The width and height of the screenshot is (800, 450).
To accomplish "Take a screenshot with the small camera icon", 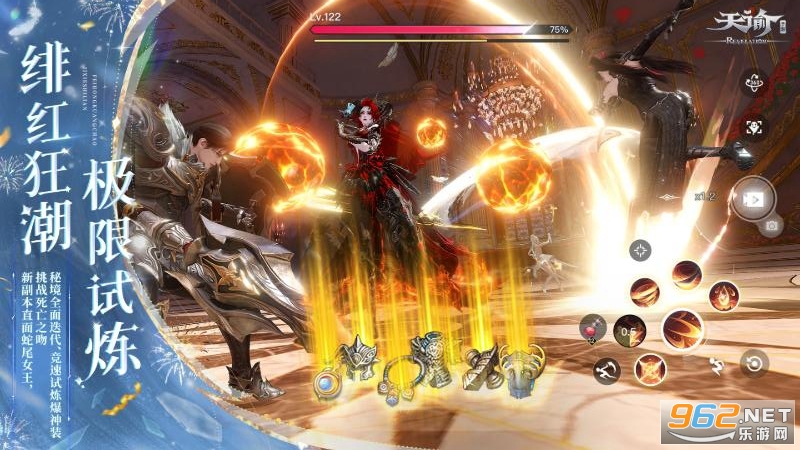I will pos(771,226).
